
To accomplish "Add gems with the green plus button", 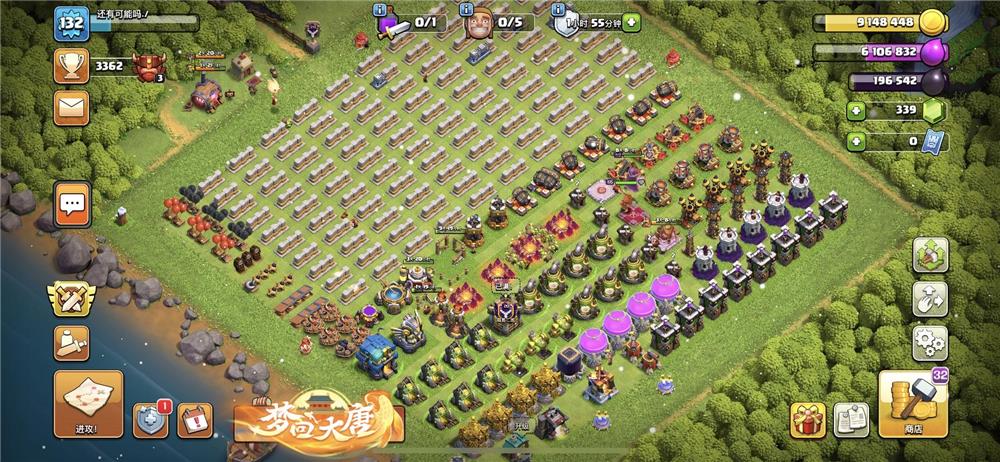I will click(x=856, y=110).
